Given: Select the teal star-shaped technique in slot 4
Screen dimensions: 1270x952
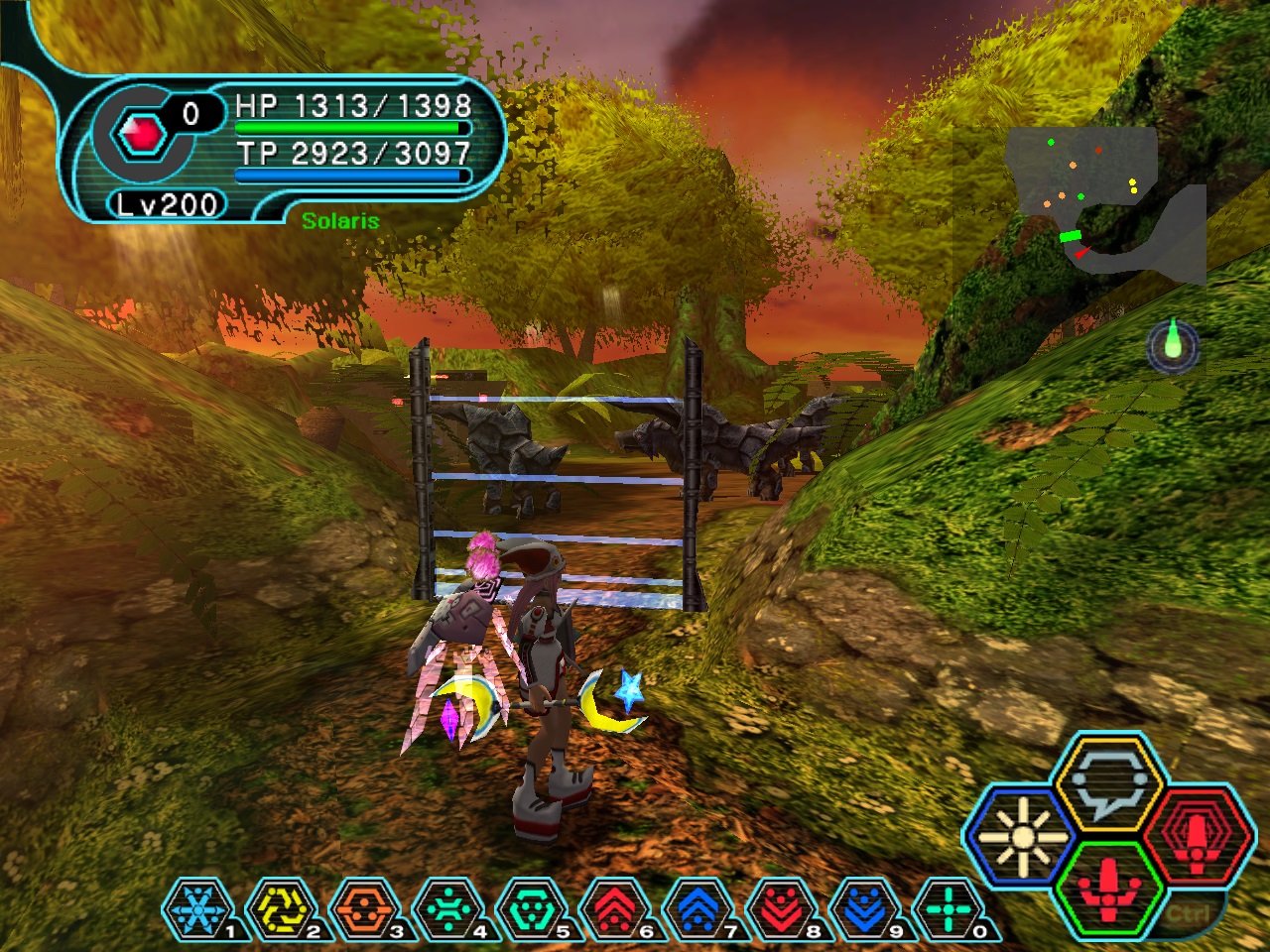Looking at the screenshot, I should [446, 908].
